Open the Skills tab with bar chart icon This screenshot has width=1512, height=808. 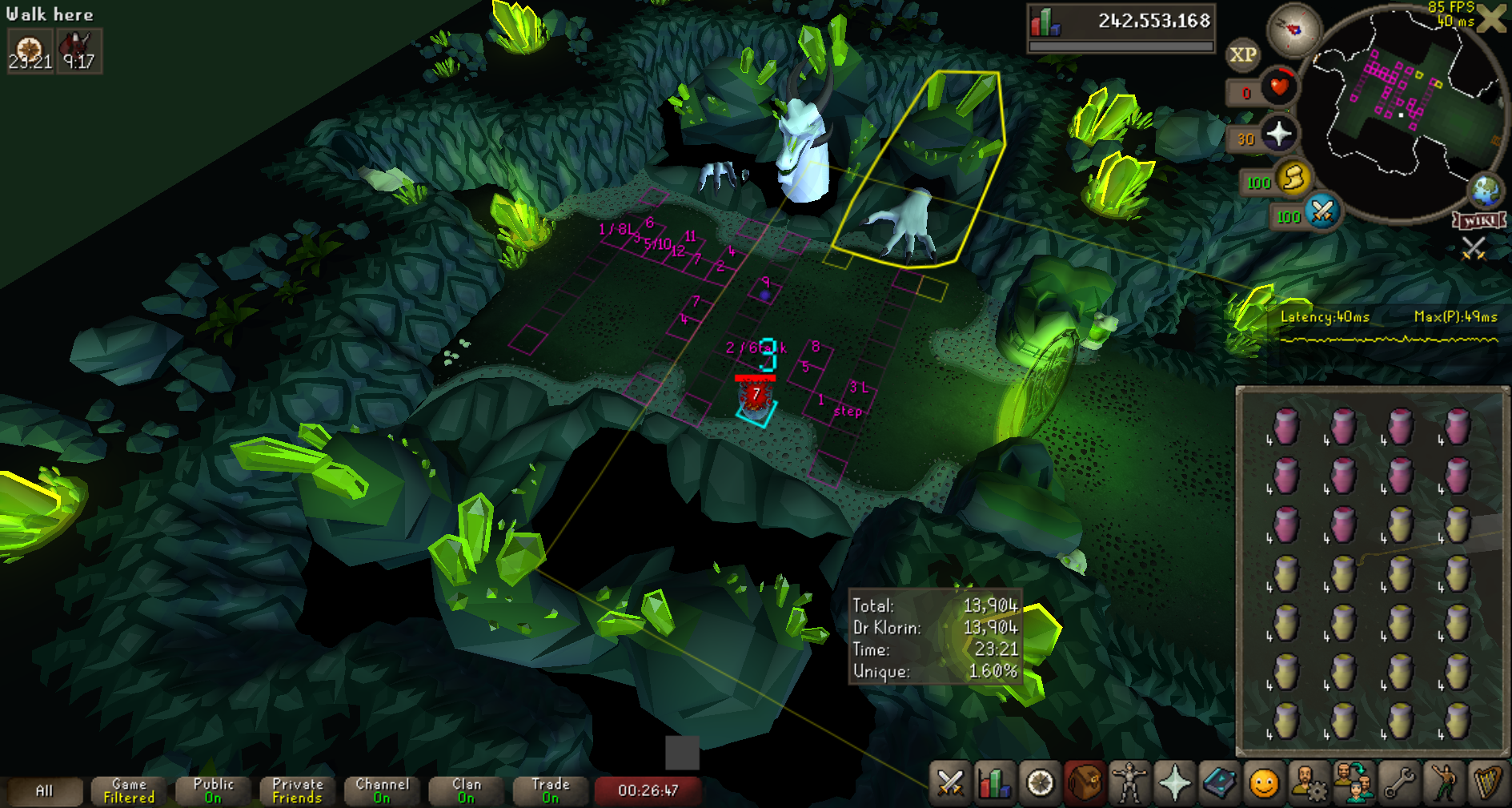(995, 783)
